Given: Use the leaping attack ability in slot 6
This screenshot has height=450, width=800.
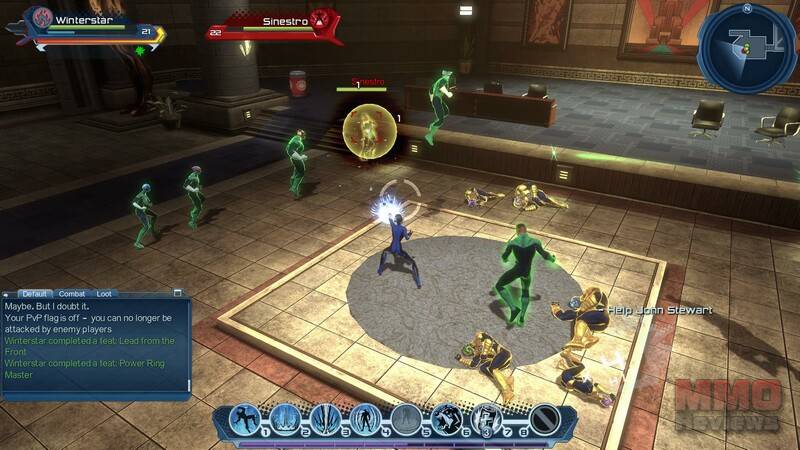Looking at the screenshot, I should point(446,420).
